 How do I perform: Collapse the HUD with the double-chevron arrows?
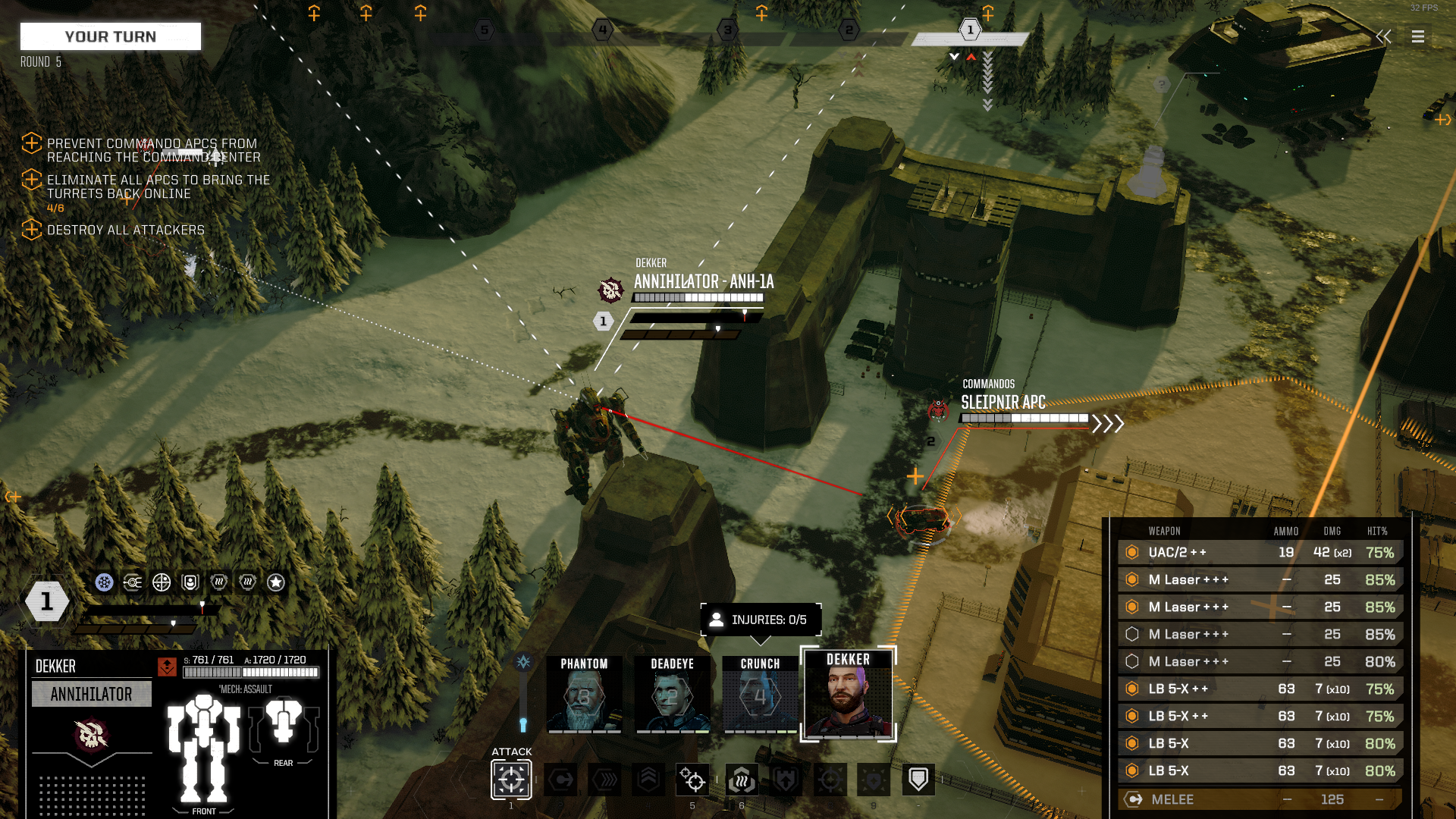tap(1383, 36)
